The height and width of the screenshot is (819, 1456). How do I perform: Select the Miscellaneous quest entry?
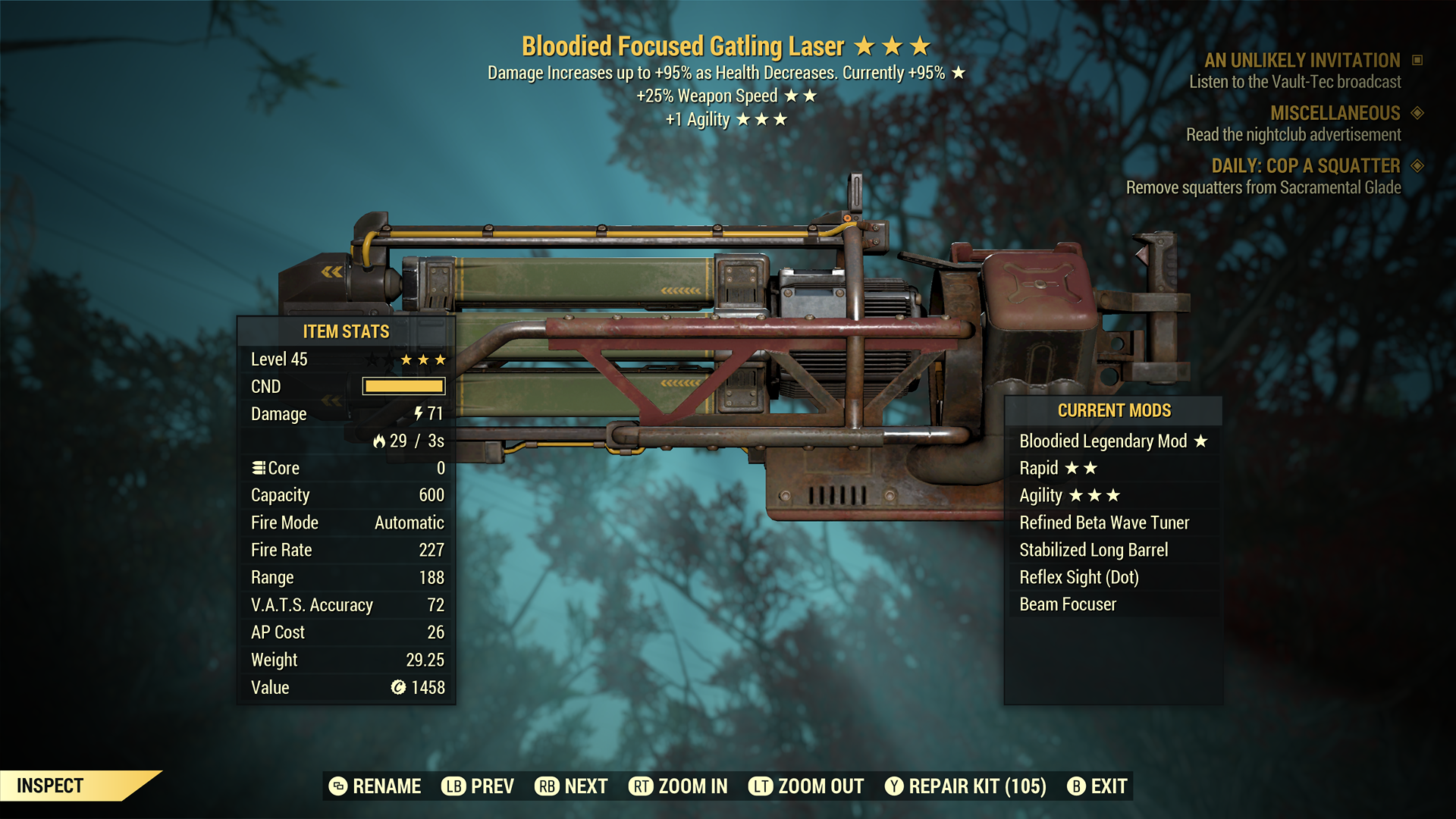1335,114
